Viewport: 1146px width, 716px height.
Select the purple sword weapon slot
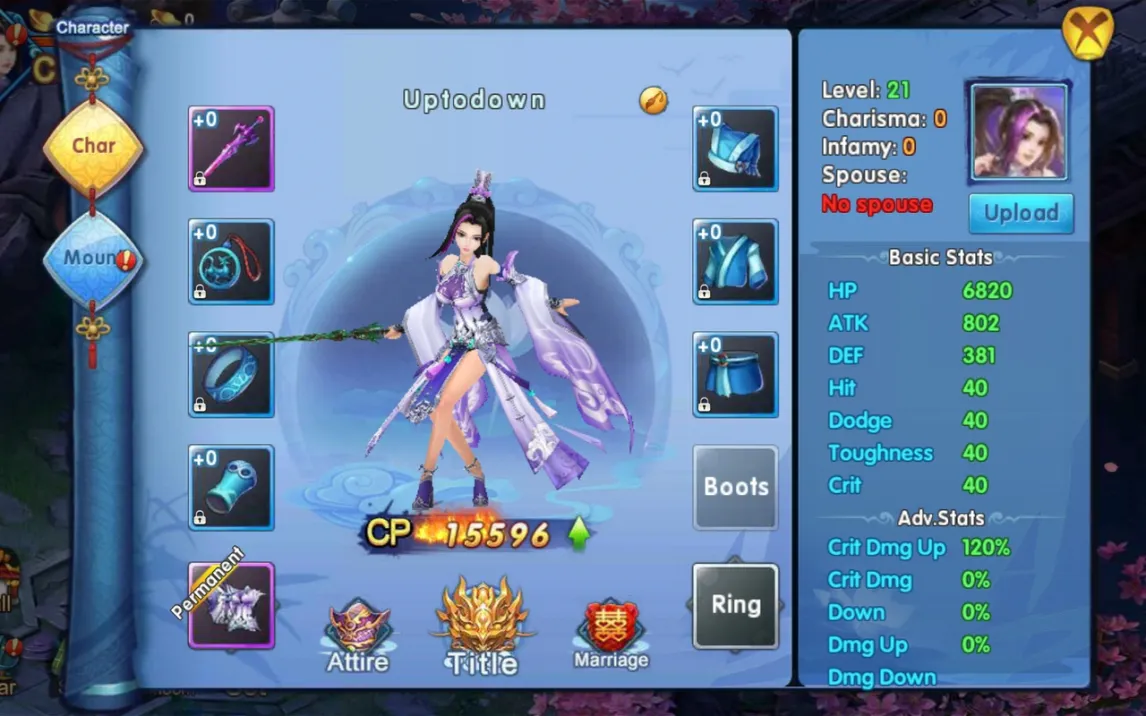tap(231, 149)
